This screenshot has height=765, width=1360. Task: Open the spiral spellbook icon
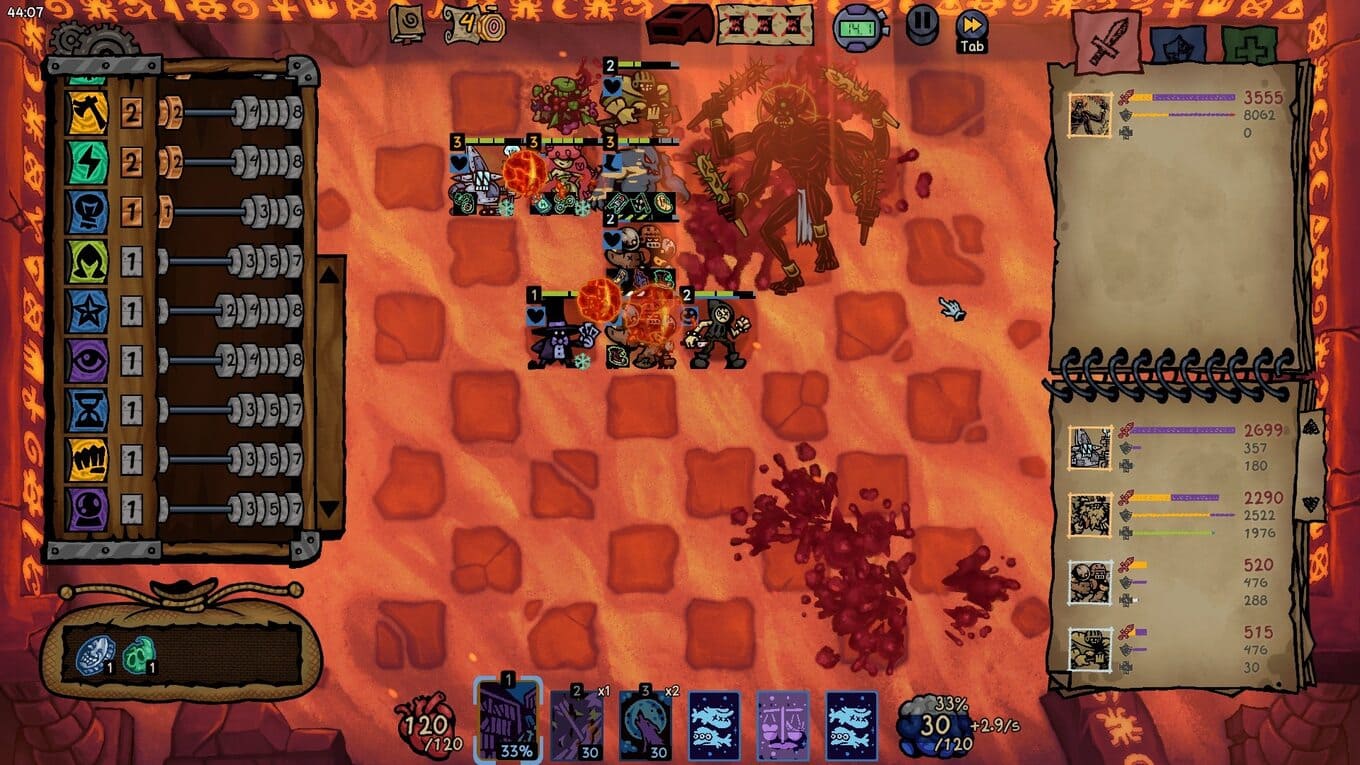tap(408, 24)
